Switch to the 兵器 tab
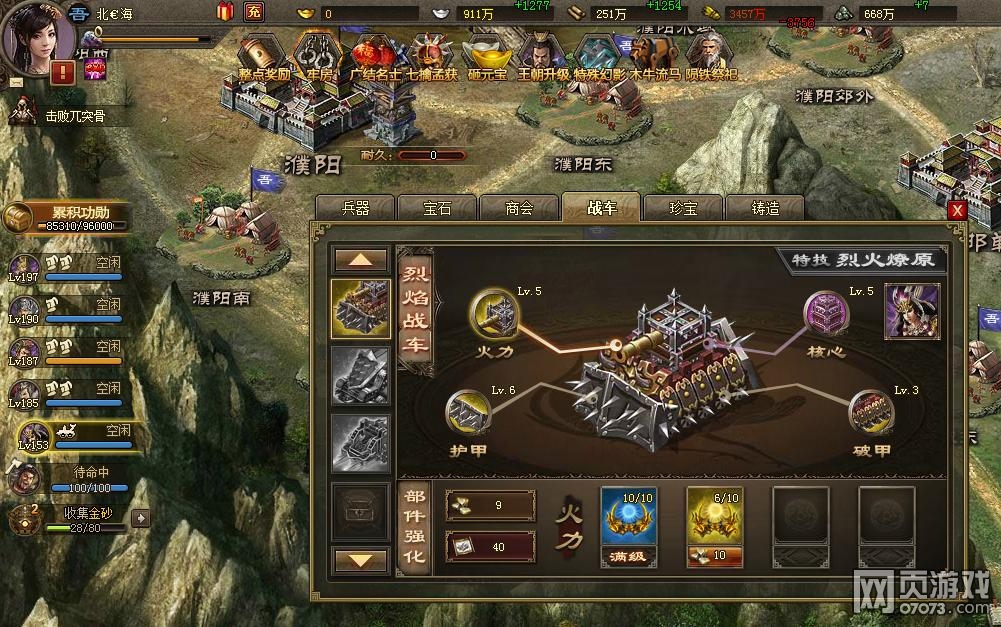The image size is (1001, 627). tap(355, 208)
